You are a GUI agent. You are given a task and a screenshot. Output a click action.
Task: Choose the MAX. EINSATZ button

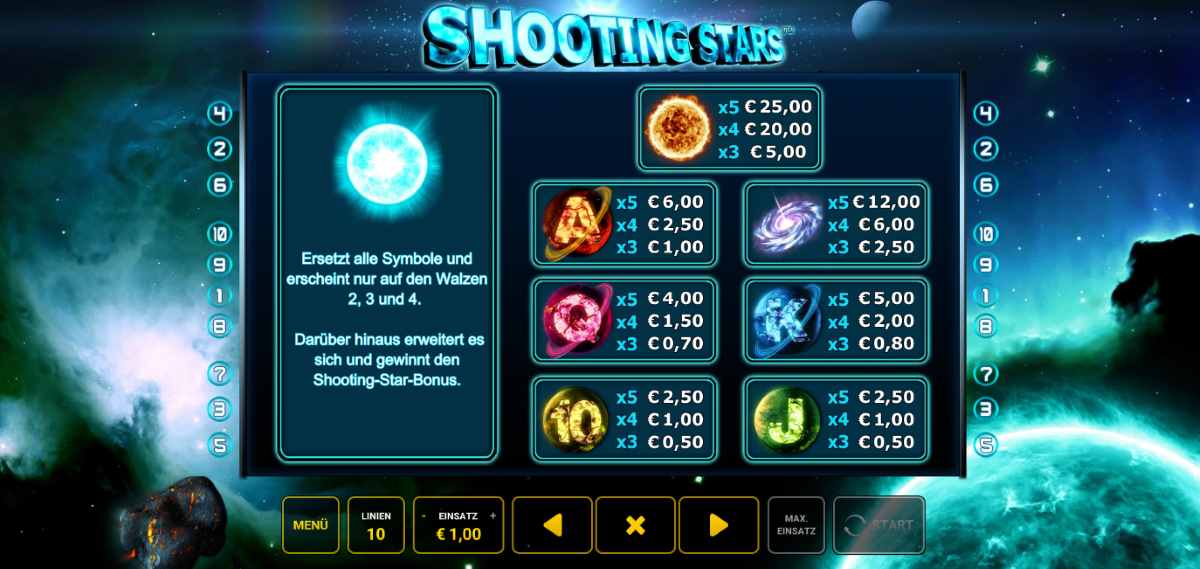(x=796, y=525)
